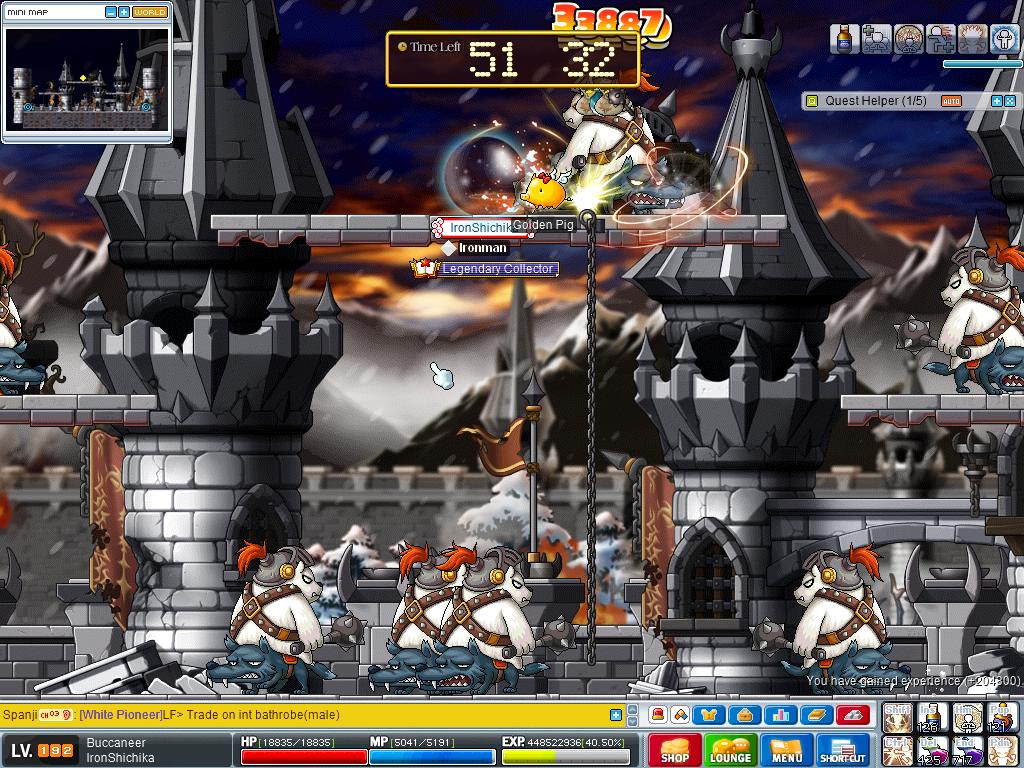Activate the Shift key skill quickslot
The image size is (1024, 768).
pyautogui.click(x=896, y=717)
